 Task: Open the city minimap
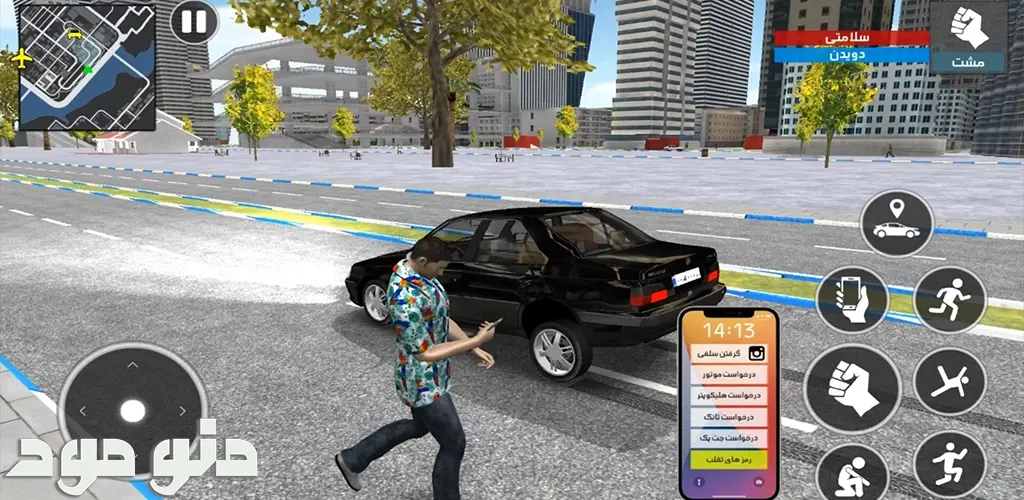(87, 66)
